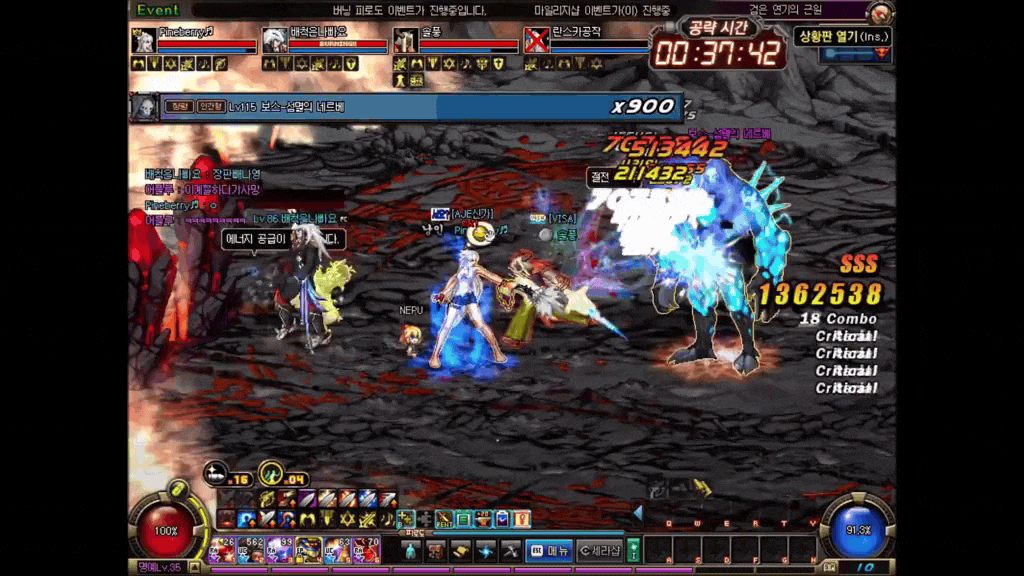Use the consumable slot showing count 70
1024x576 pixels.
[366, 550]
